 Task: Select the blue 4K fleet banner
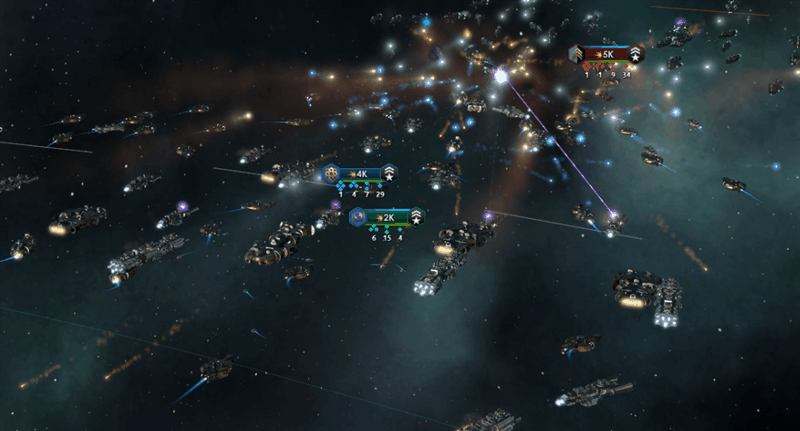coord(361,173)
